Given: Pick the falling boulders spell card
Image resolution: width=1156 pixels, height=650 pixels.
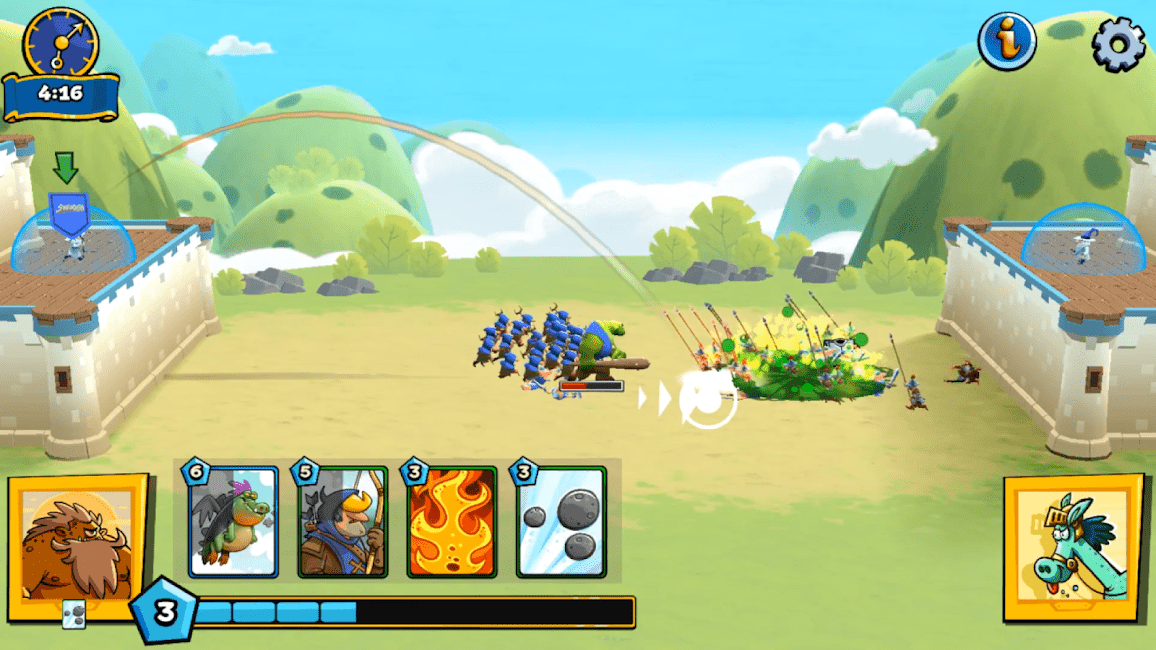Looking at the screenshot, I should tap(561, 522).
